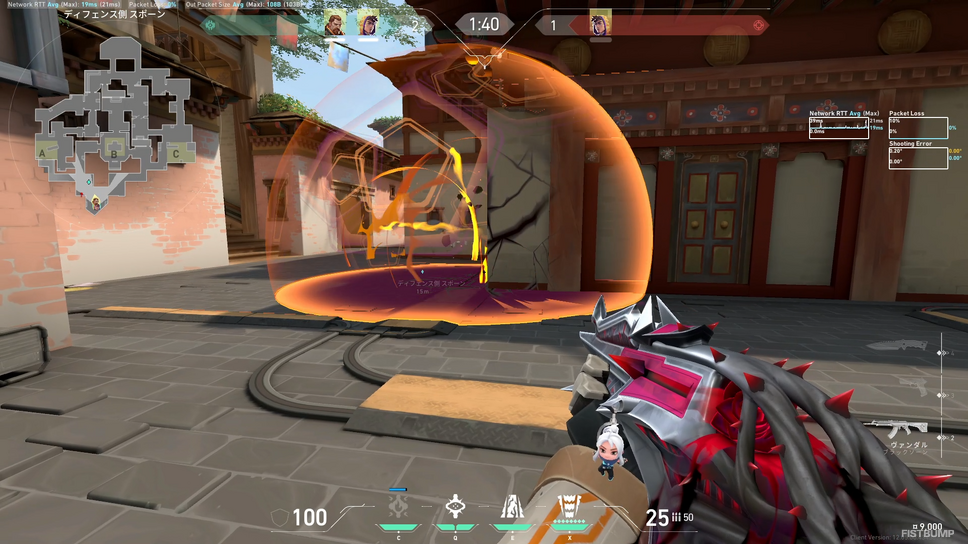Click the Network RTT graph
Screen dimensions: 968x544
(838, 127)
